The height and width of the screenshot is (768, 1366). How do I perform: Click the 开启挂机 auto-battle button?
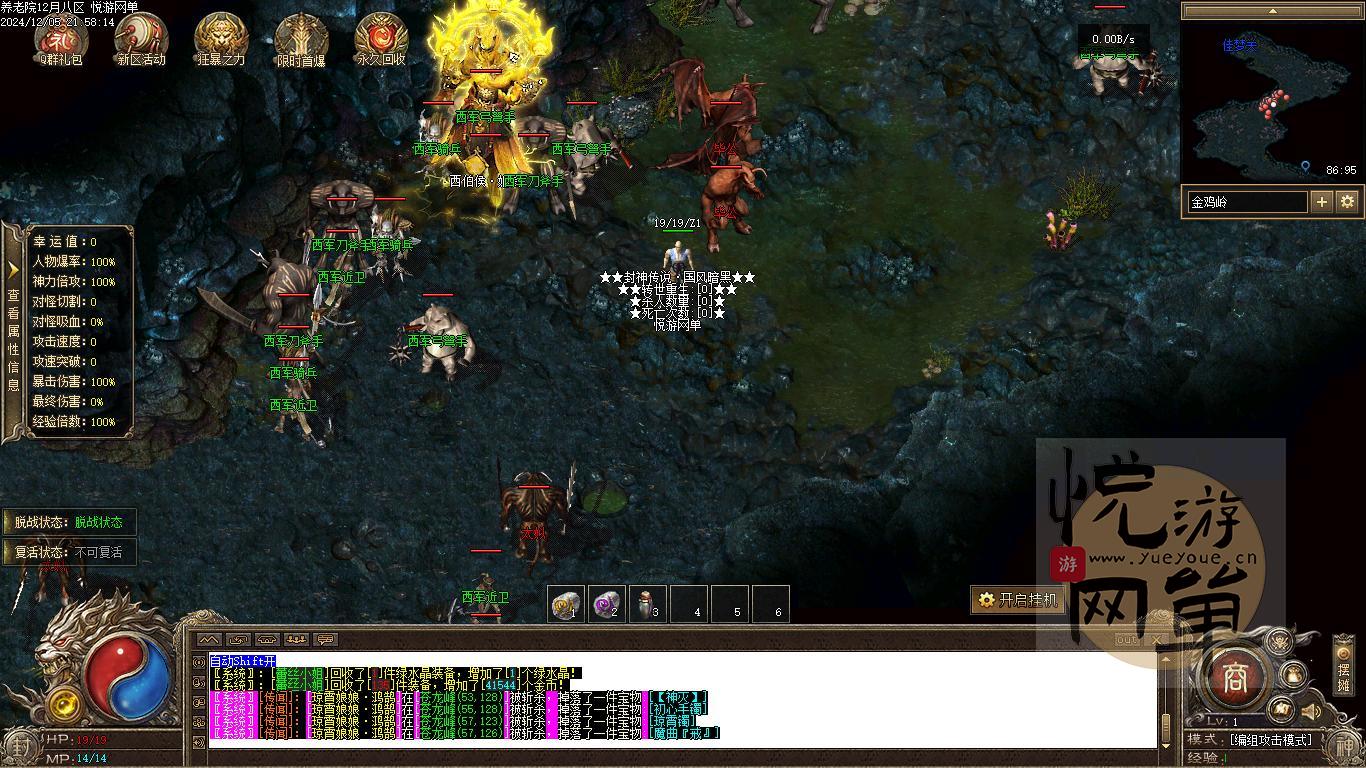tap(1018, 600)
